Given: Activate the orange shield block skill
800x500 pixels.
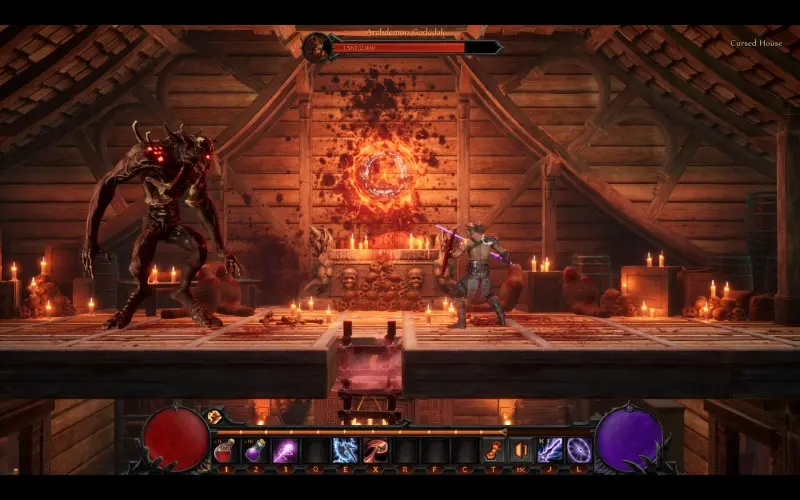Looking at the screenshot, I should coord(521,450).
